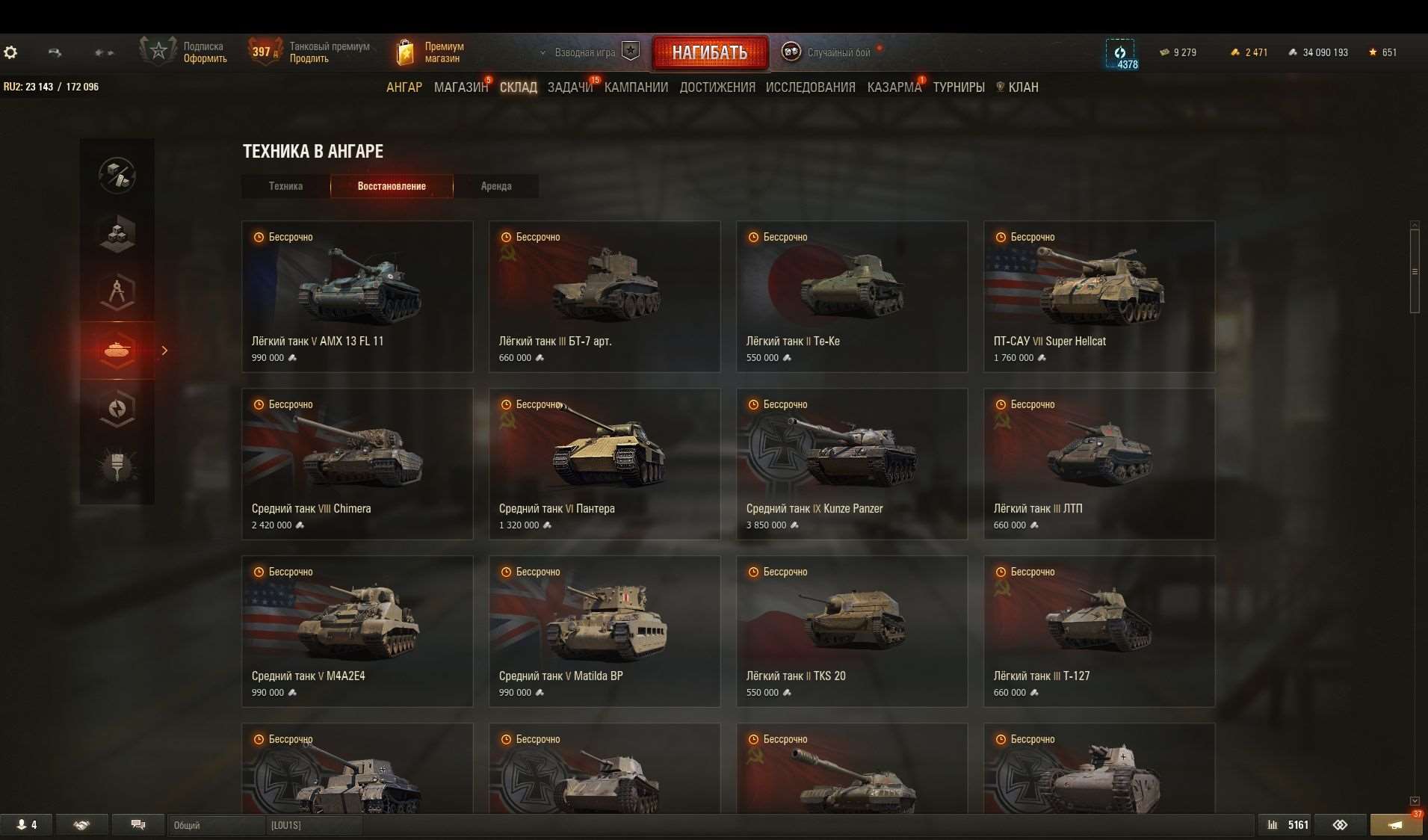
Task: Open the contacts handshake icon in bottom bar
Action: pyautogui.click(x=81, y=824)
